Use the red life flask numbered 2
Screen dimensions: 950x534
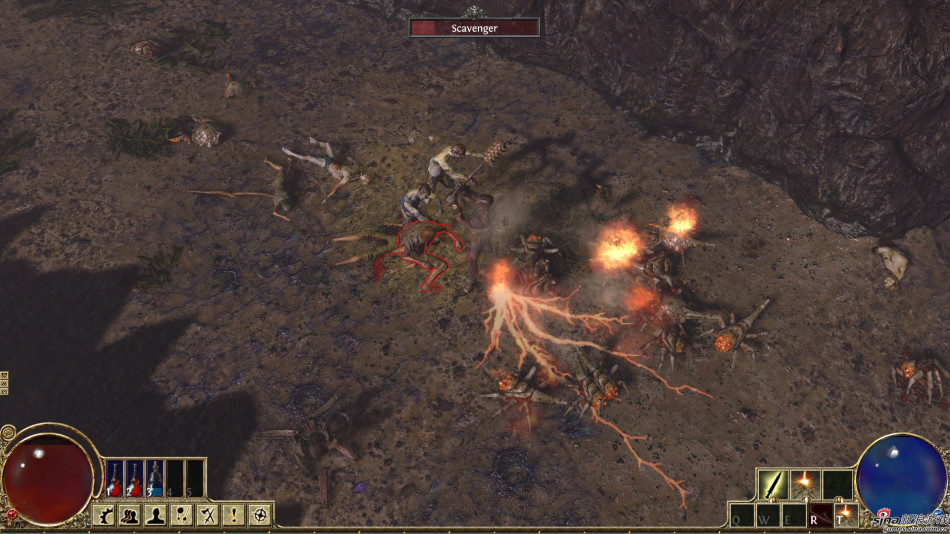coord(135,478)
